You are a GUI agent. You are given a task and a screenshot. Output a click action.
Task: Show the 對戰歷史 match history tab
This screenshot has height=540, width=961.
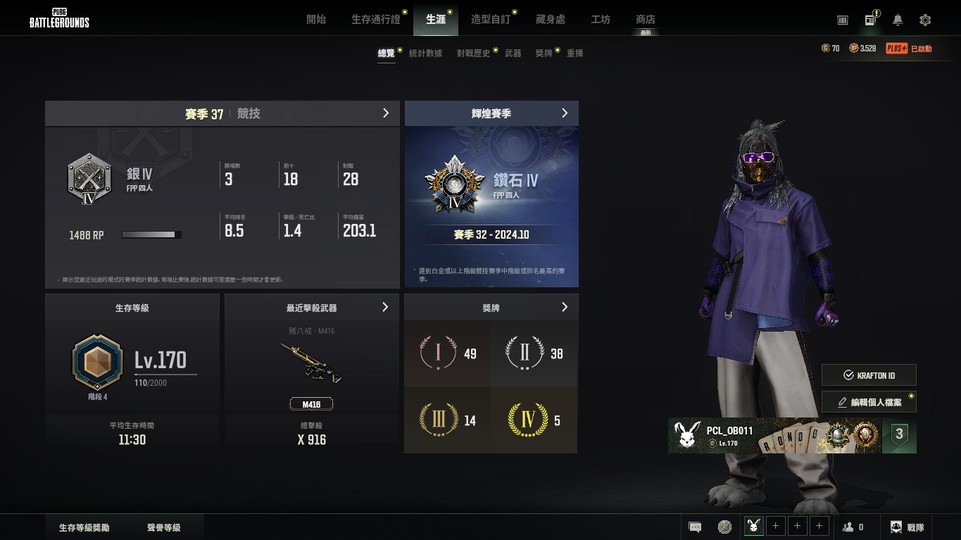[473, 53]
